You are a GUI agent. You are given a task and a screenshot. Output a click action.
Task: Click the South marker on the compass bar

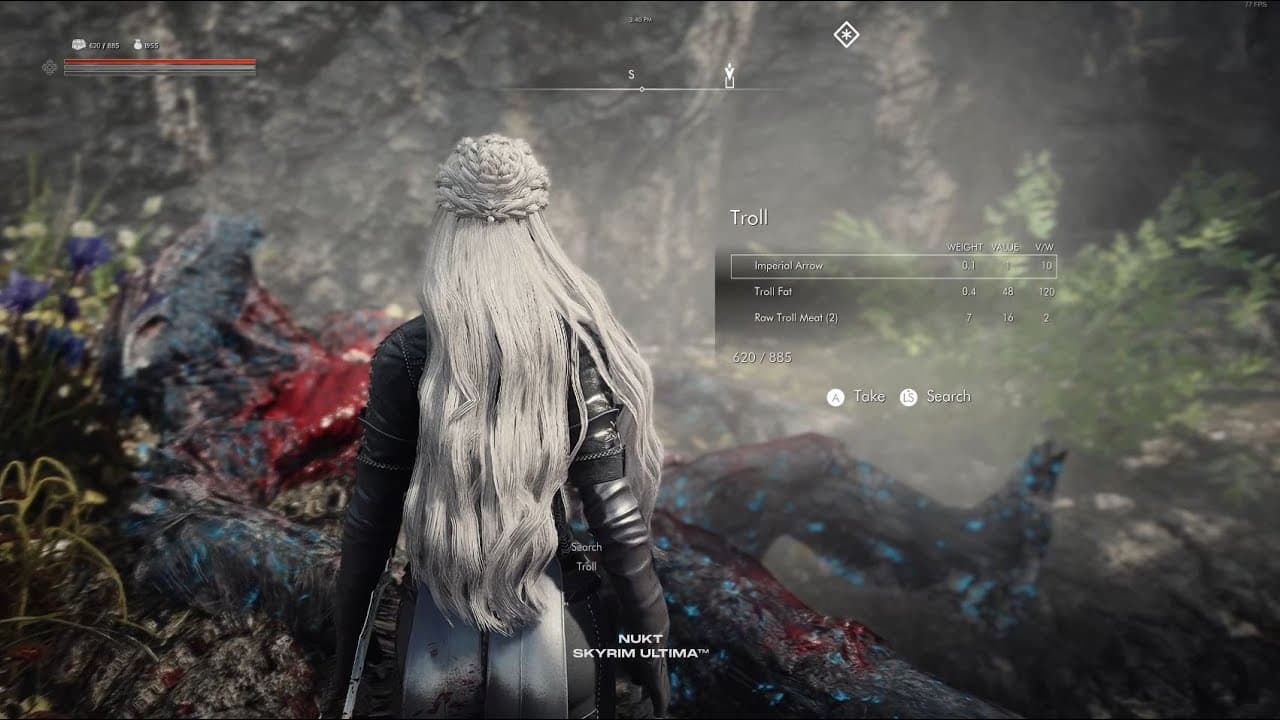630,73
